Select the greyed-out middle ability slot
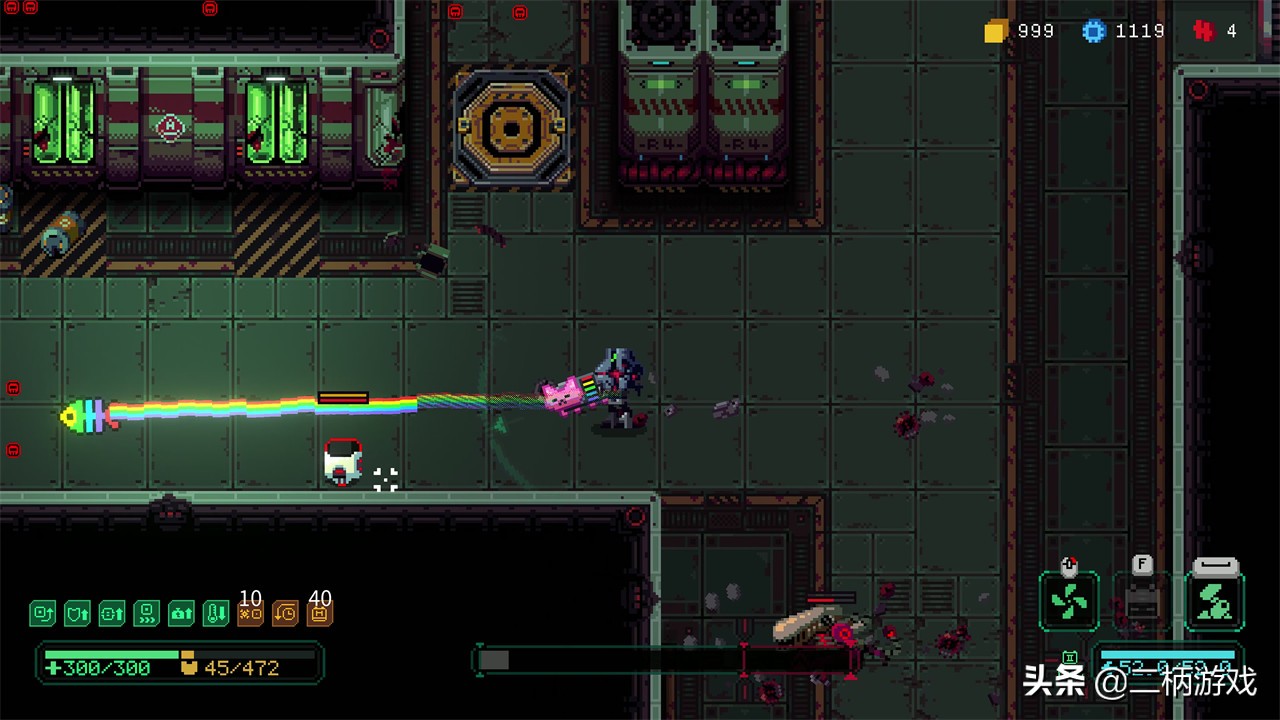This screenshot has width=1280, height=720. (1142, 602)
